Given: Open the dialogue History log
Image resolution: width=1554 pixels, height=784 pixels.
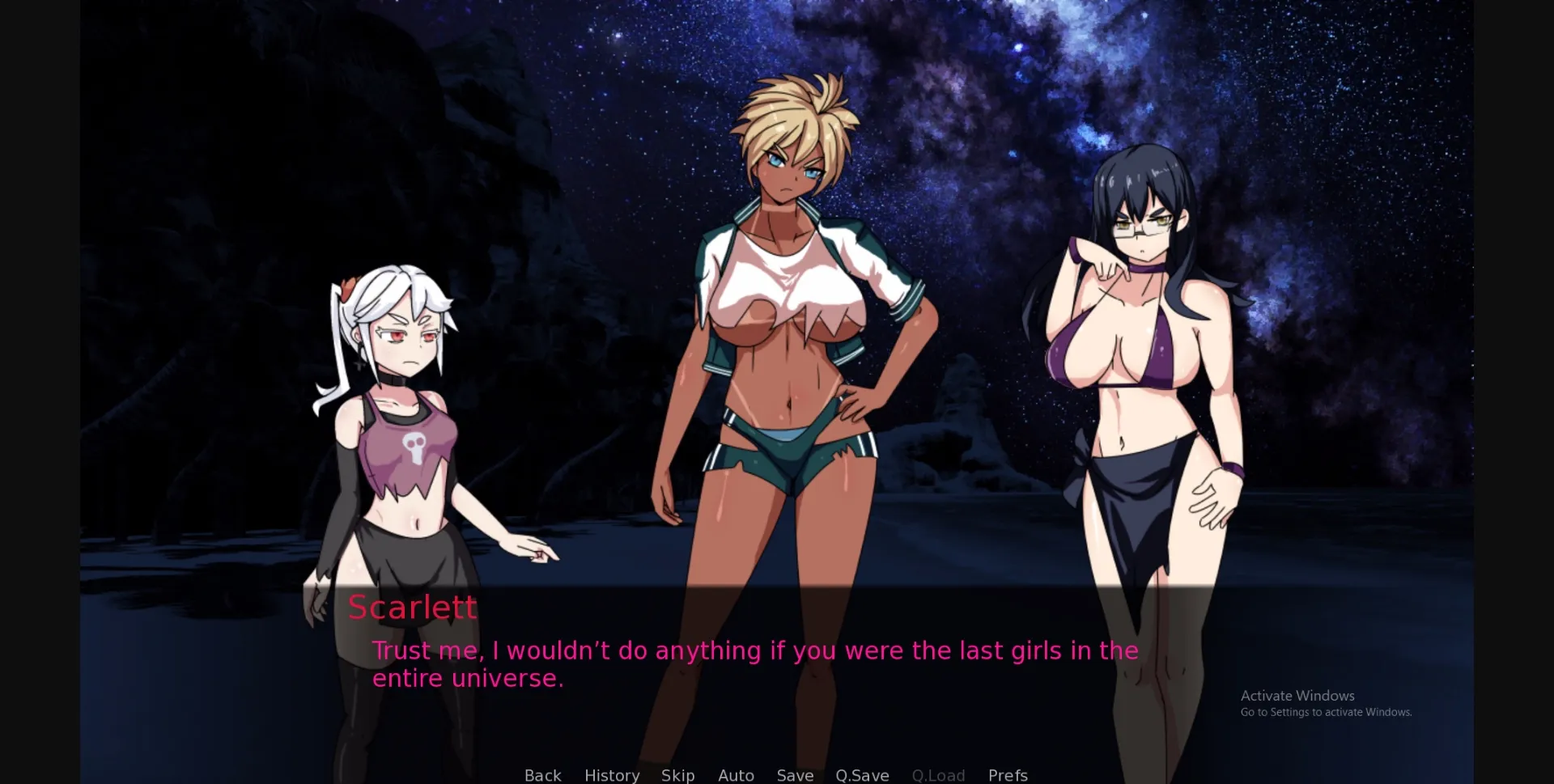Looking at the screenshot, I should click(612, 775).
